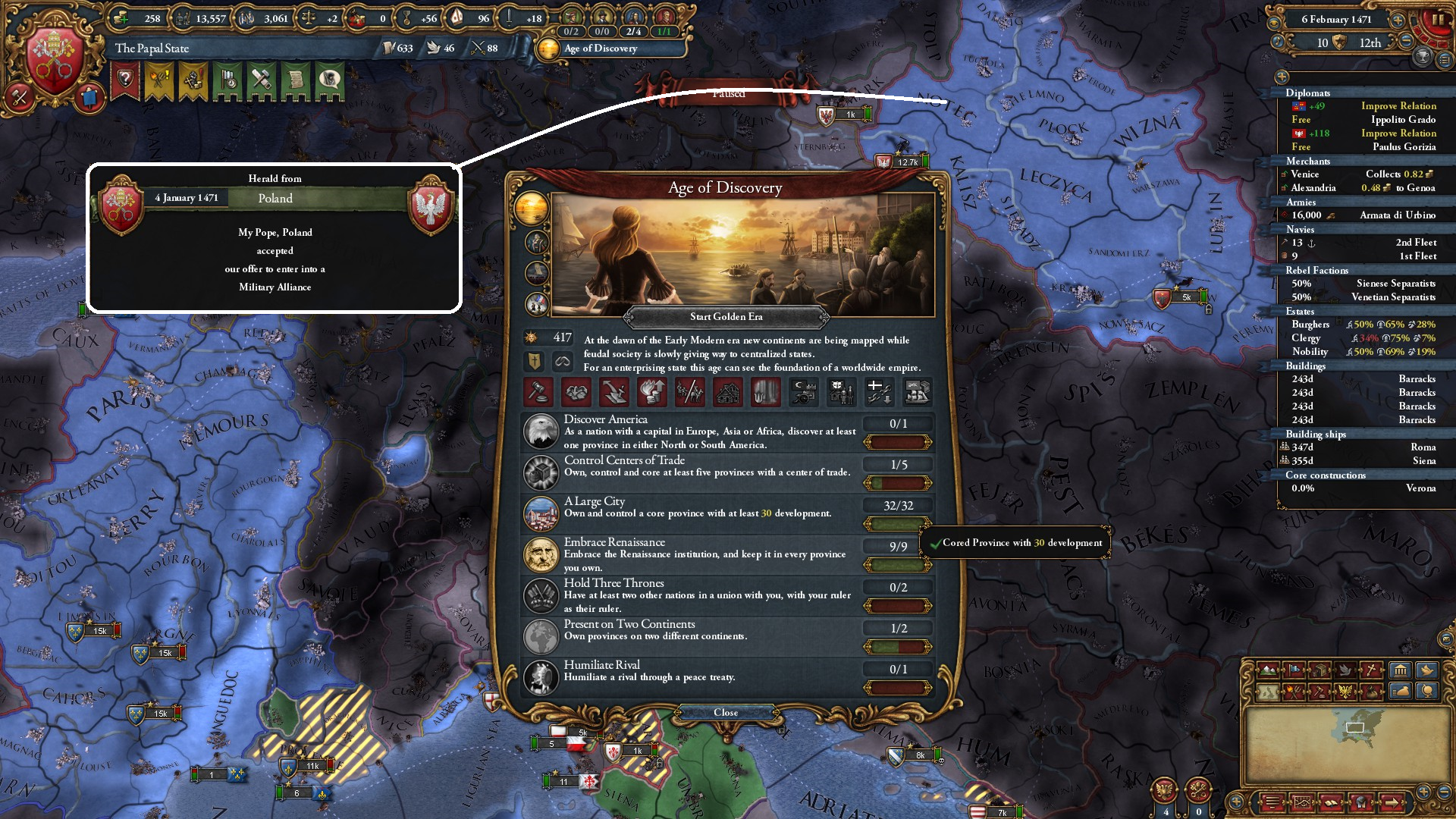Switch to the religious cross map mode
Viewport: 1456px width, 819px height.
1372,670
